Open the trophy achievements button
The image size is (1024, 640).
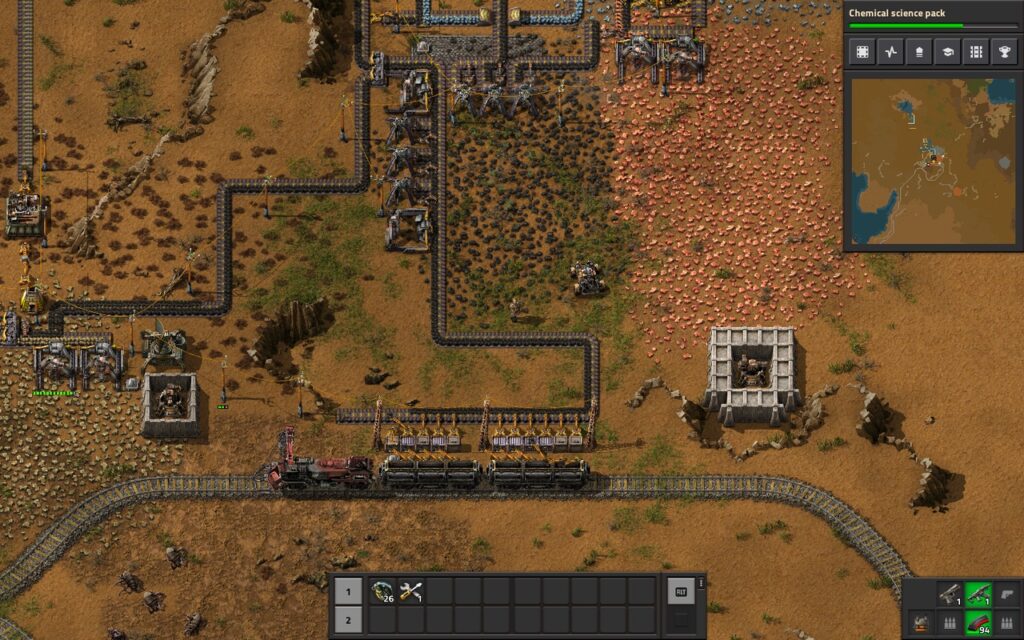(1004, 52)
